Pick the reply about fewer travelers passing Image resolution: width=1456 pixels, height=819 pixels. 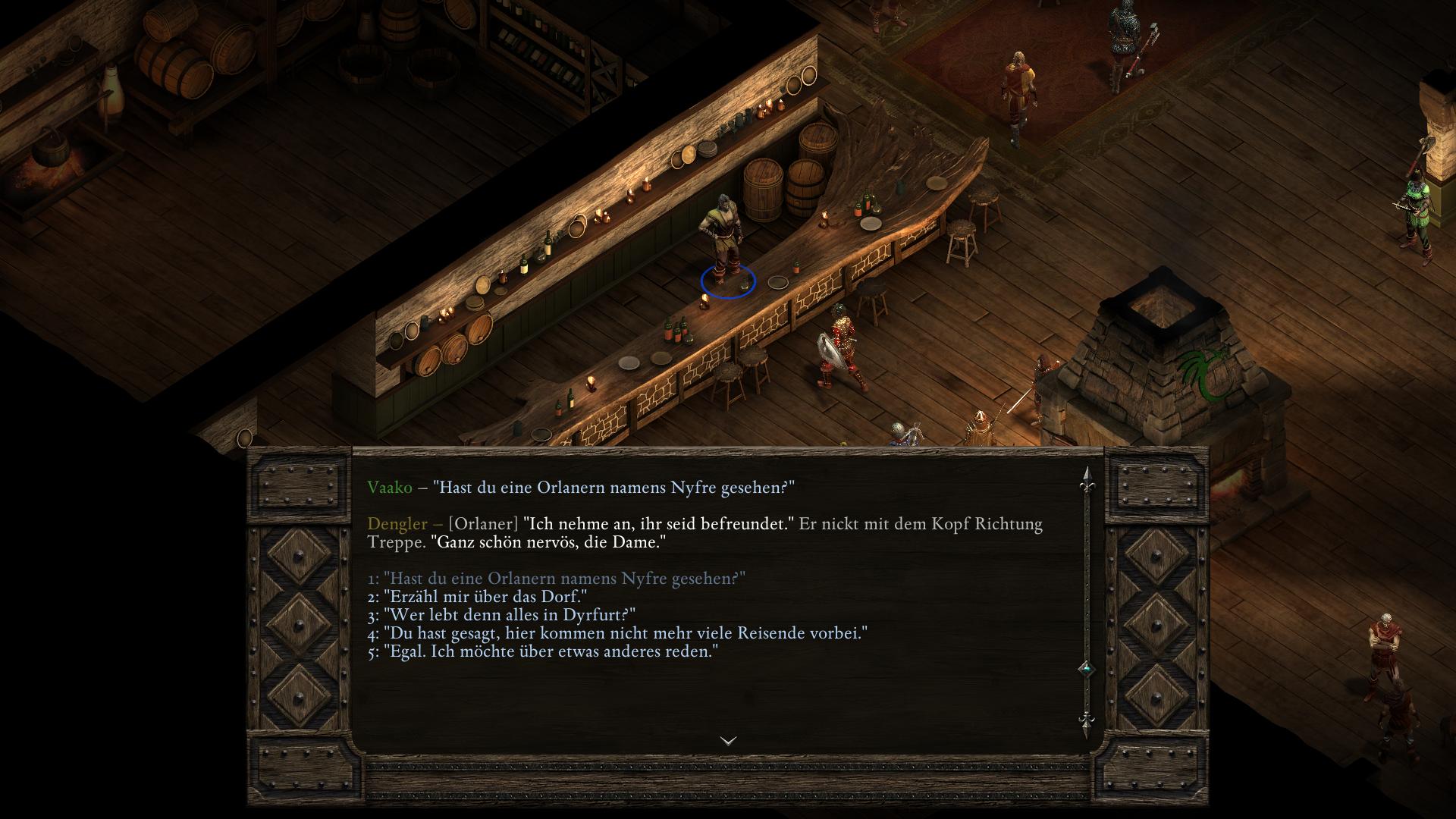click(617, 633)
